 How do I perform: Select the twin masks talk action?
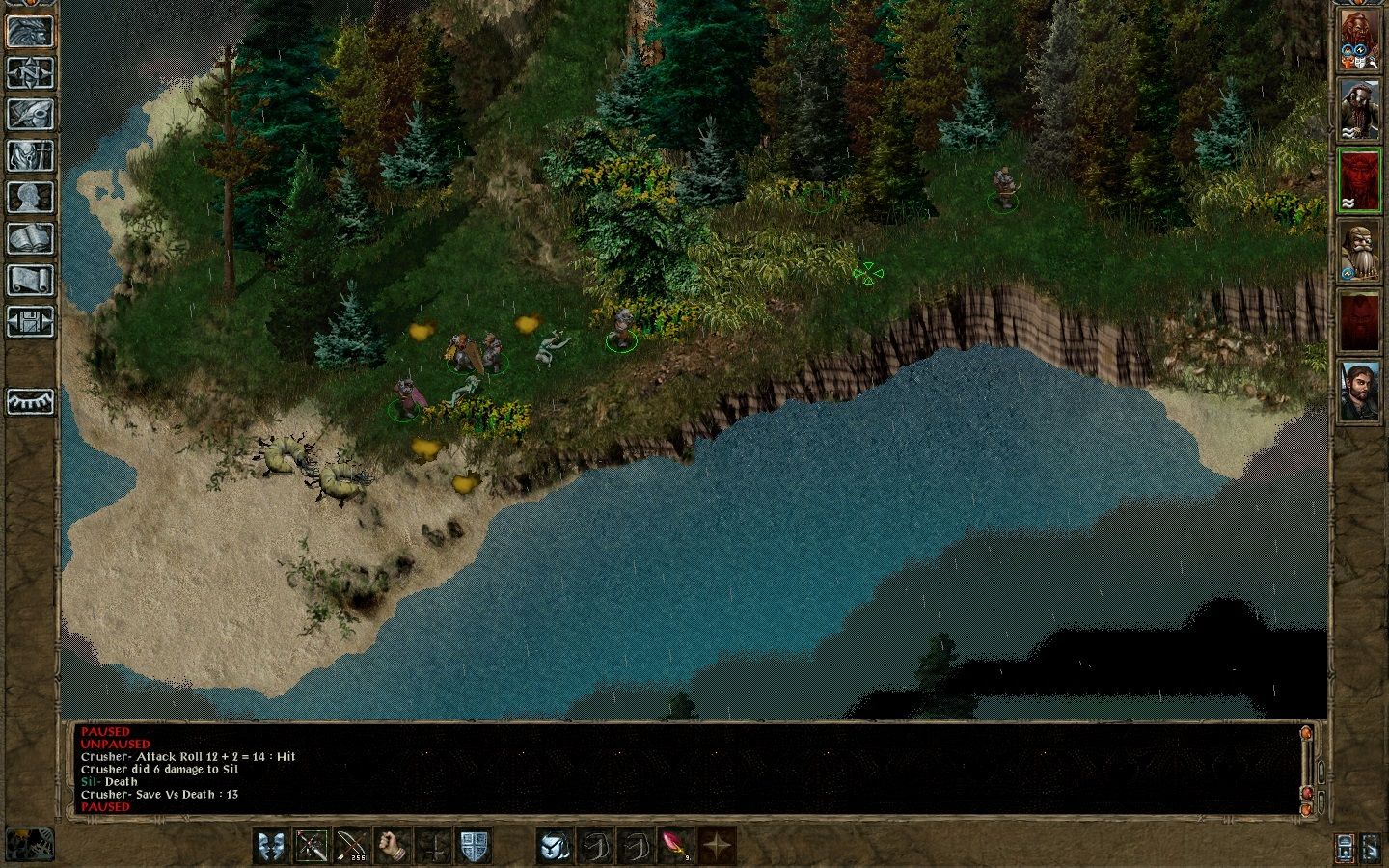click(x=272, y=846)
